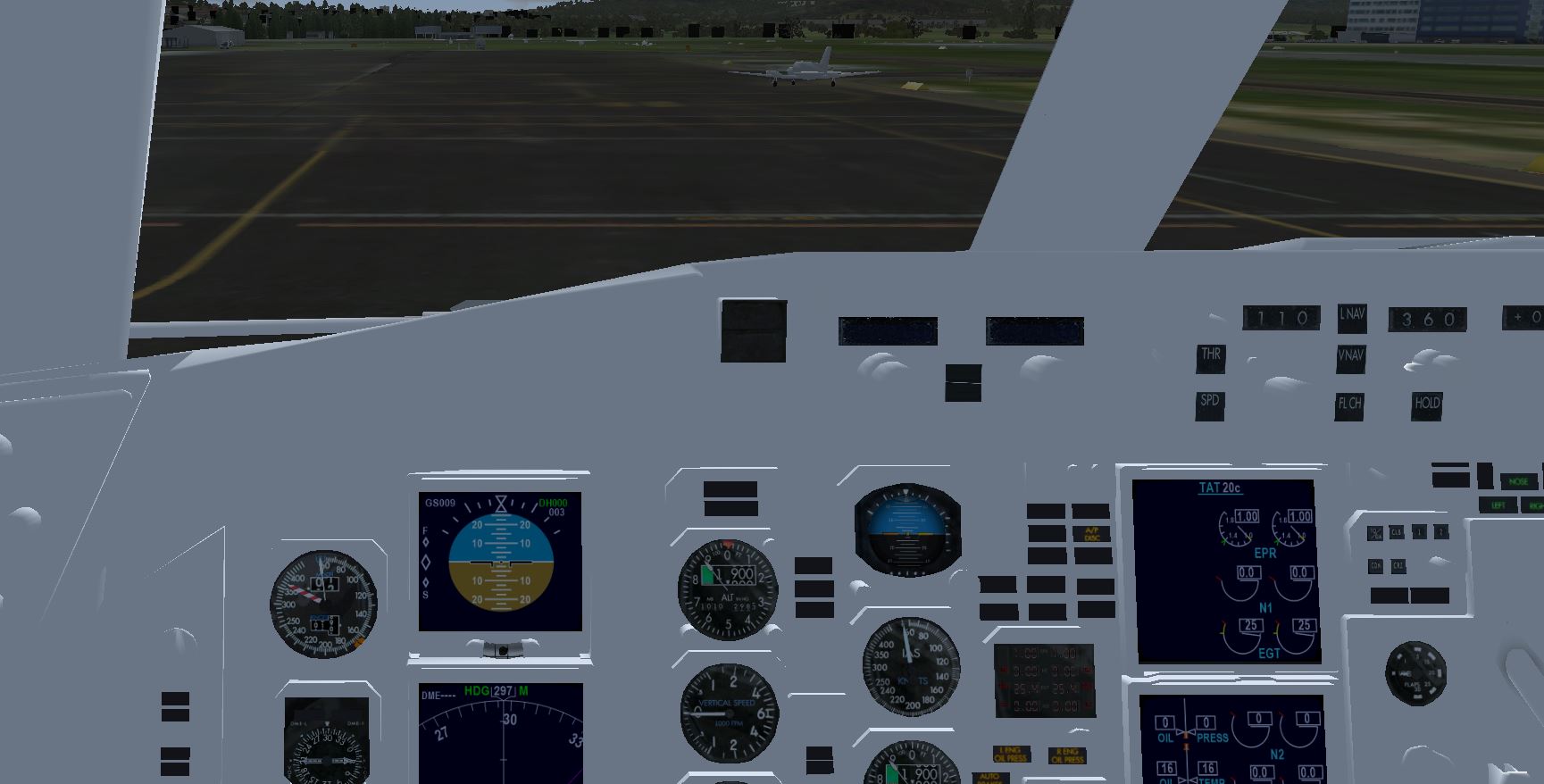1544x784 pixels.
Task: Click the R ENG OIL PRESS light
Action: click(x=1067, y=755)
